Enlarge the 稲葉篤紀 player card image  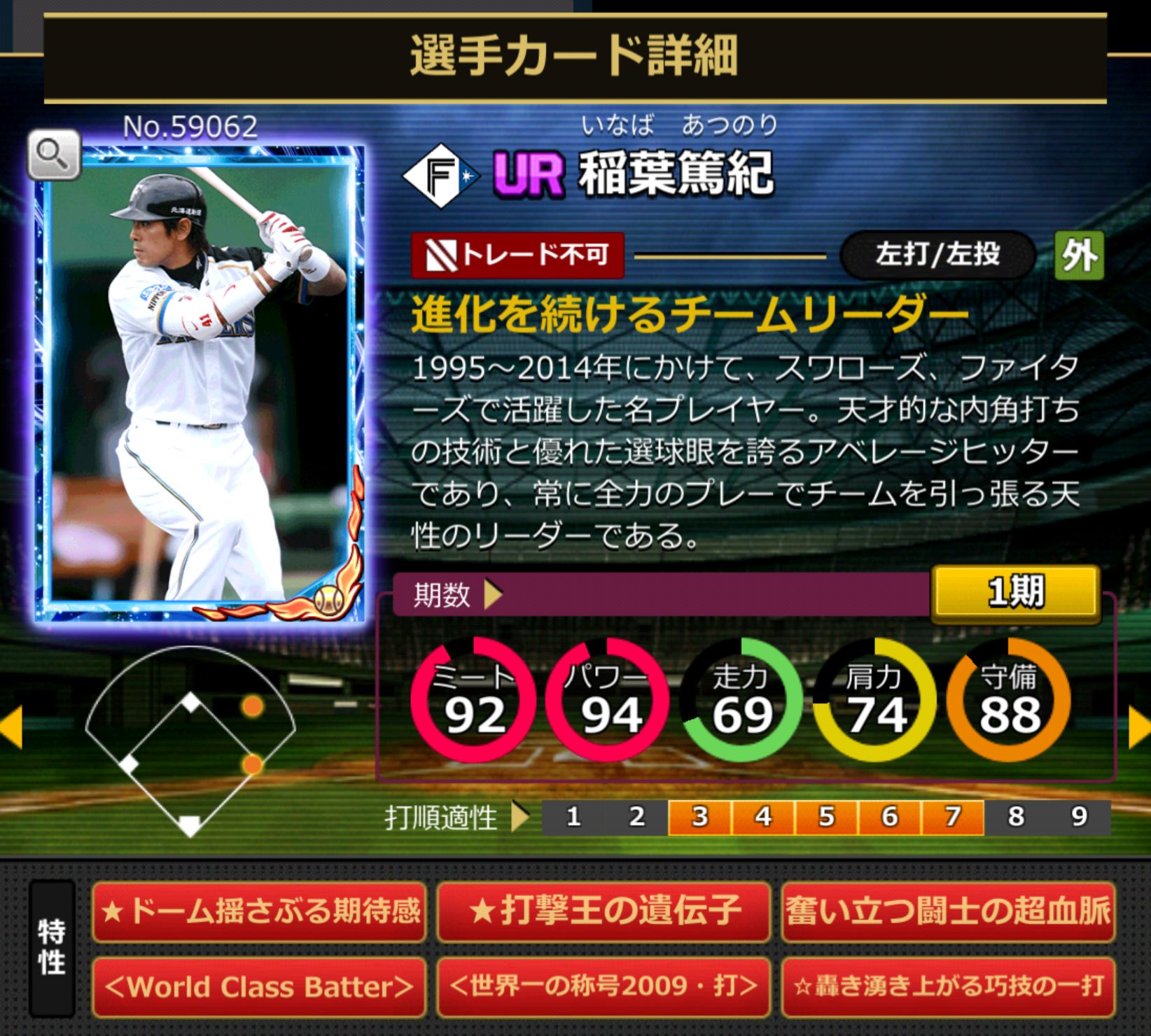coord(201,385)
